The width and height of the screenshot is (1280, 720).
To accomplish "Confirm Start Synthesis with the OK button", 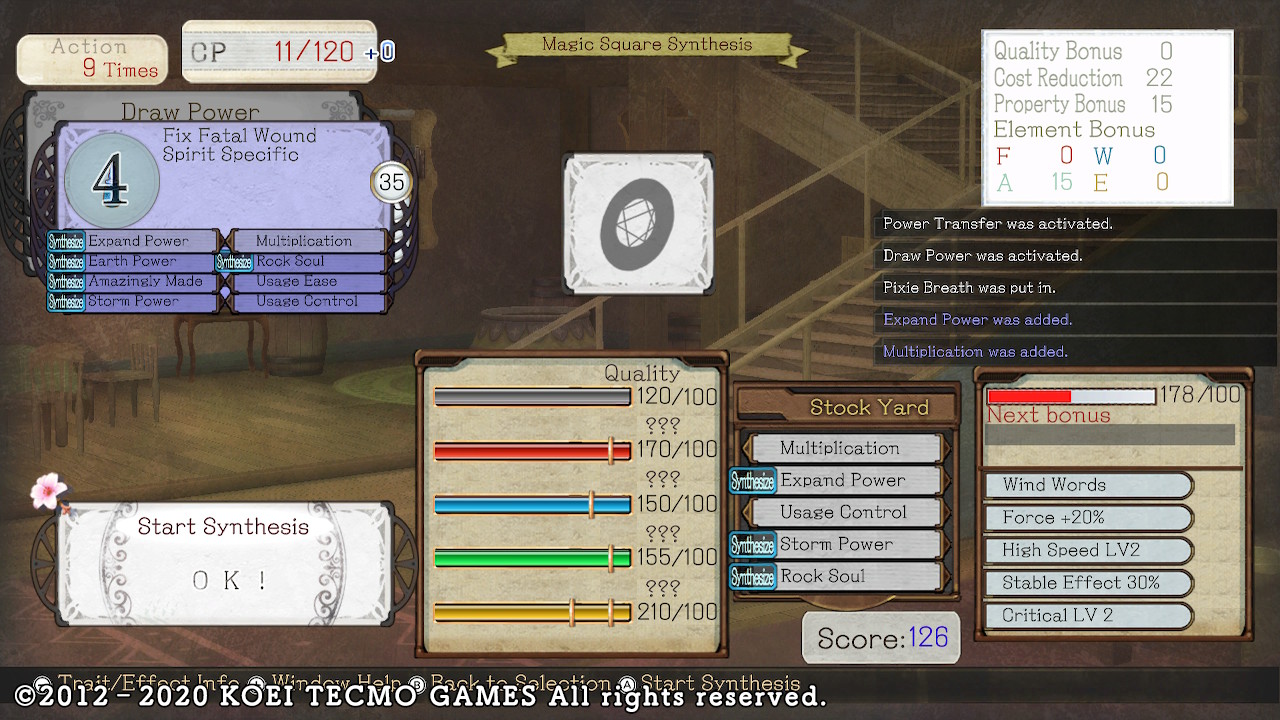I will click(229, 581).
